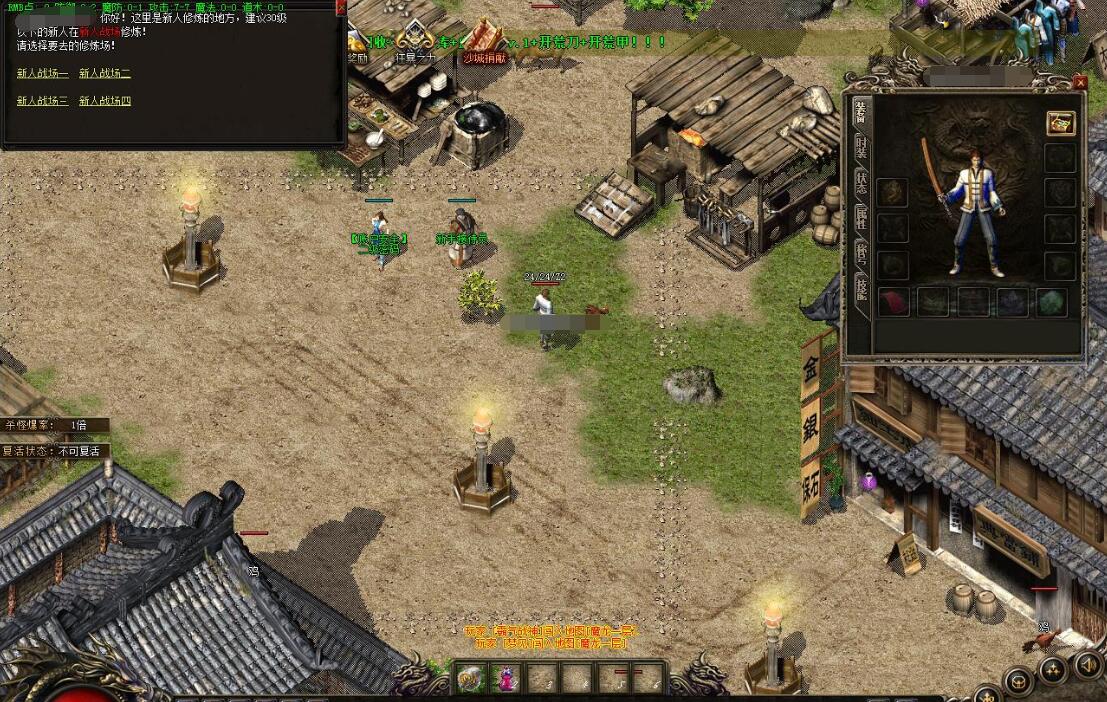
Task: Select the 新人战场二 link
Action: 105,73
